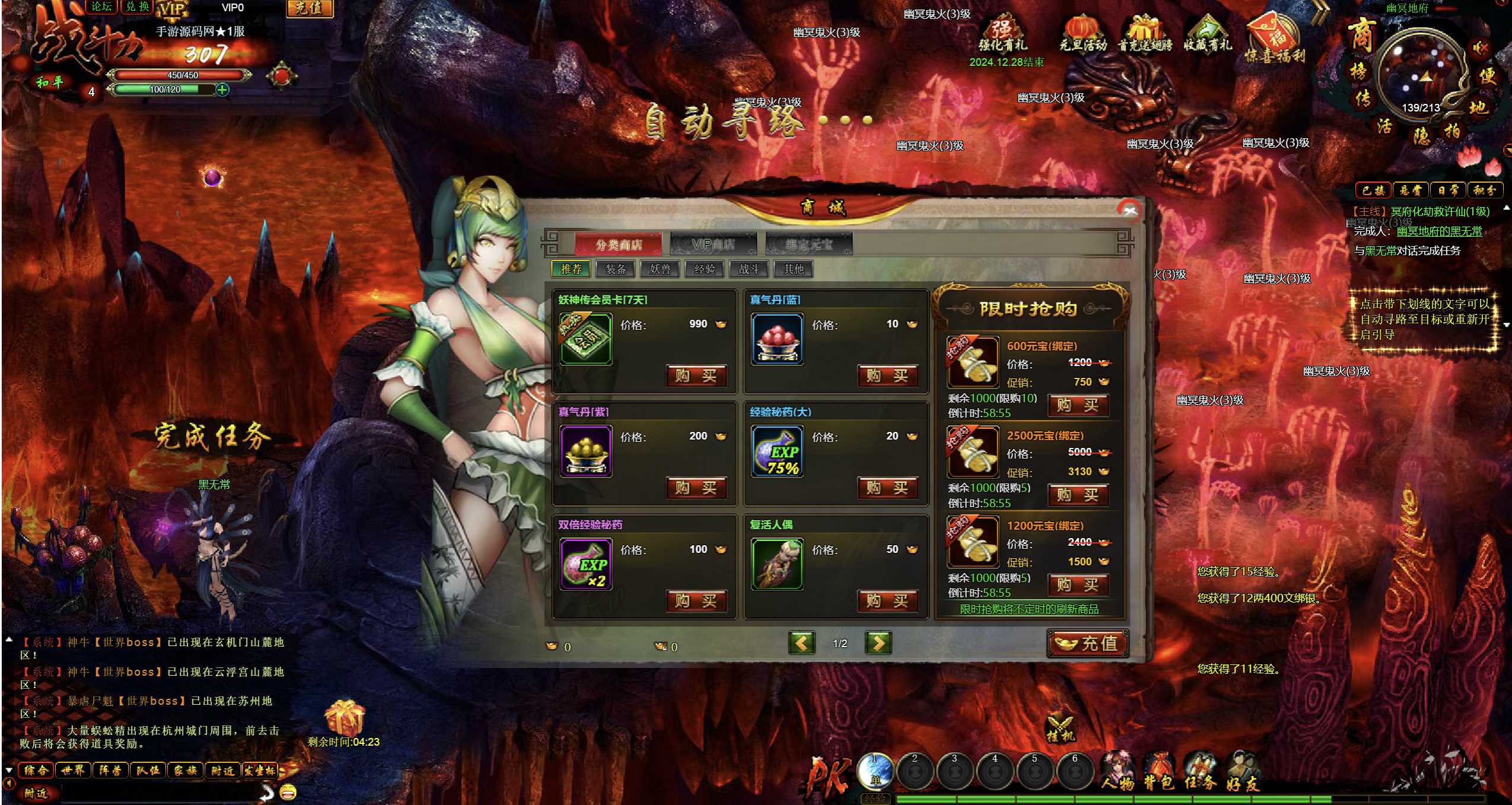This screenshot has height=805, width=1512.
Task: Select the 装备 shop category
Action: (x=616, y=269)
